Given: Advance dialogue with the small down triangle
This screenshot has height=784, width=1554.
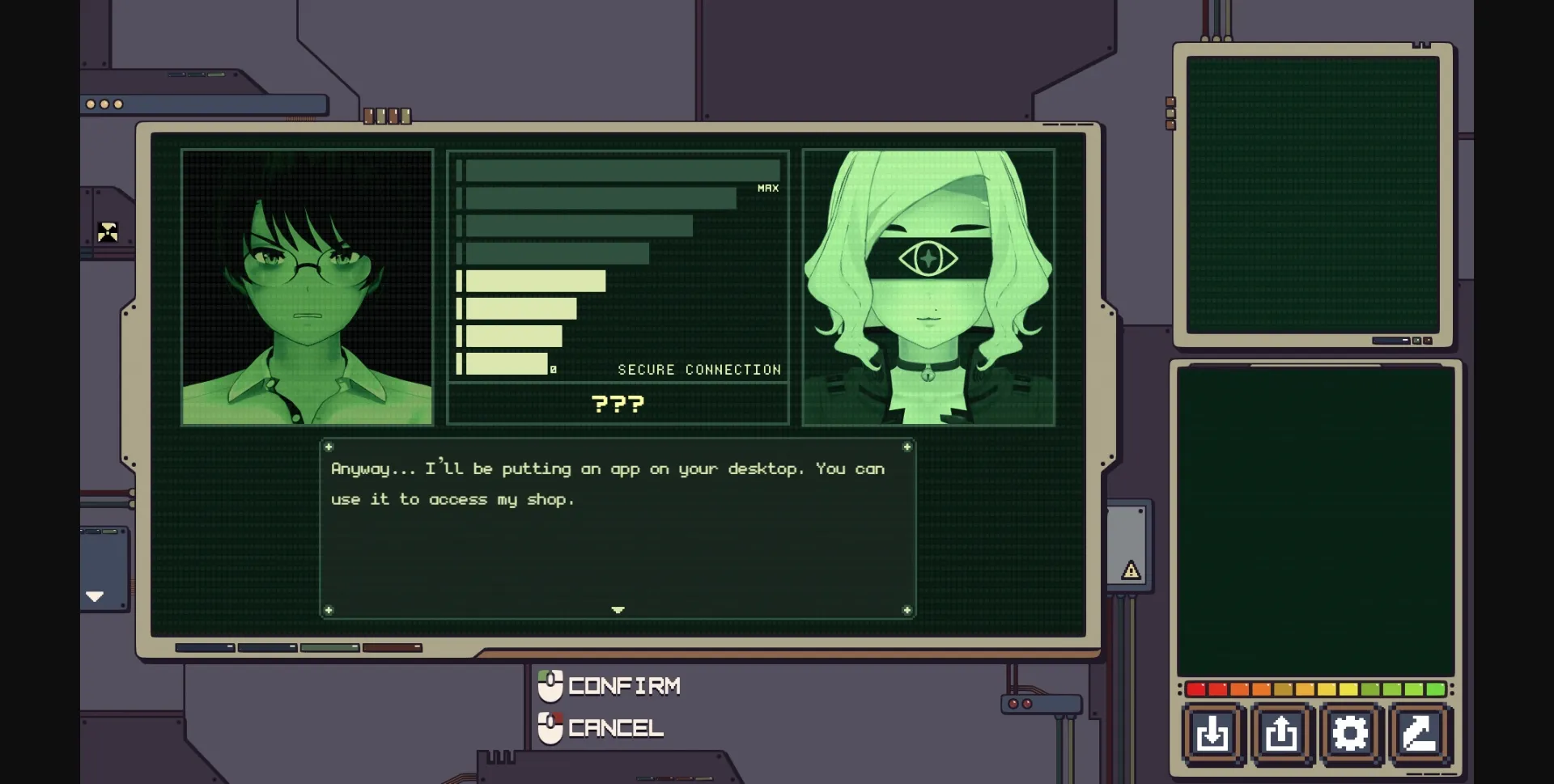Looking at the screenshot, I should (x=618, y=611).
